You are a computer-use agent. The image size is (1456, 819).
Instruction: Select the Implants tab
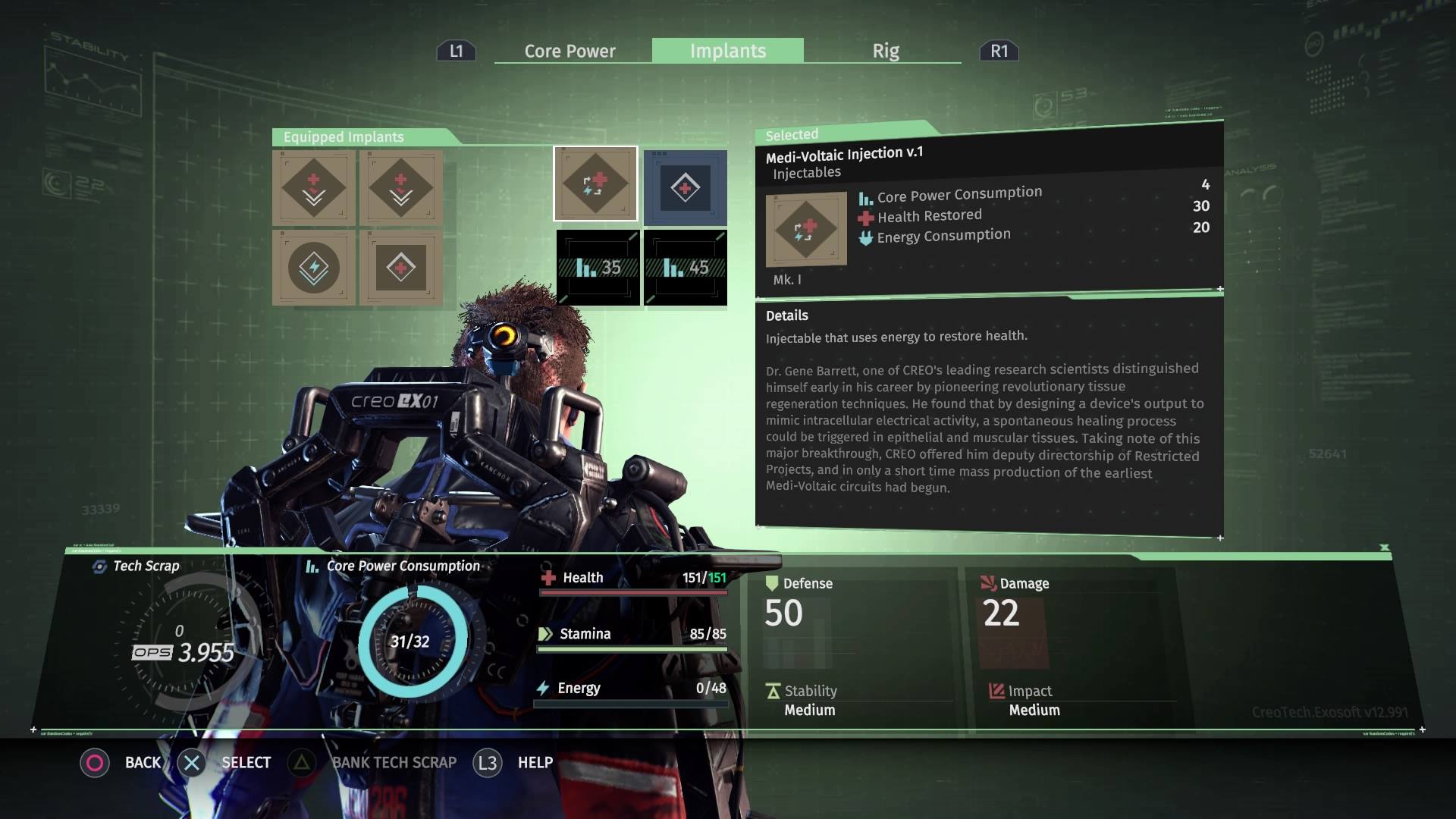click(727, 51)
